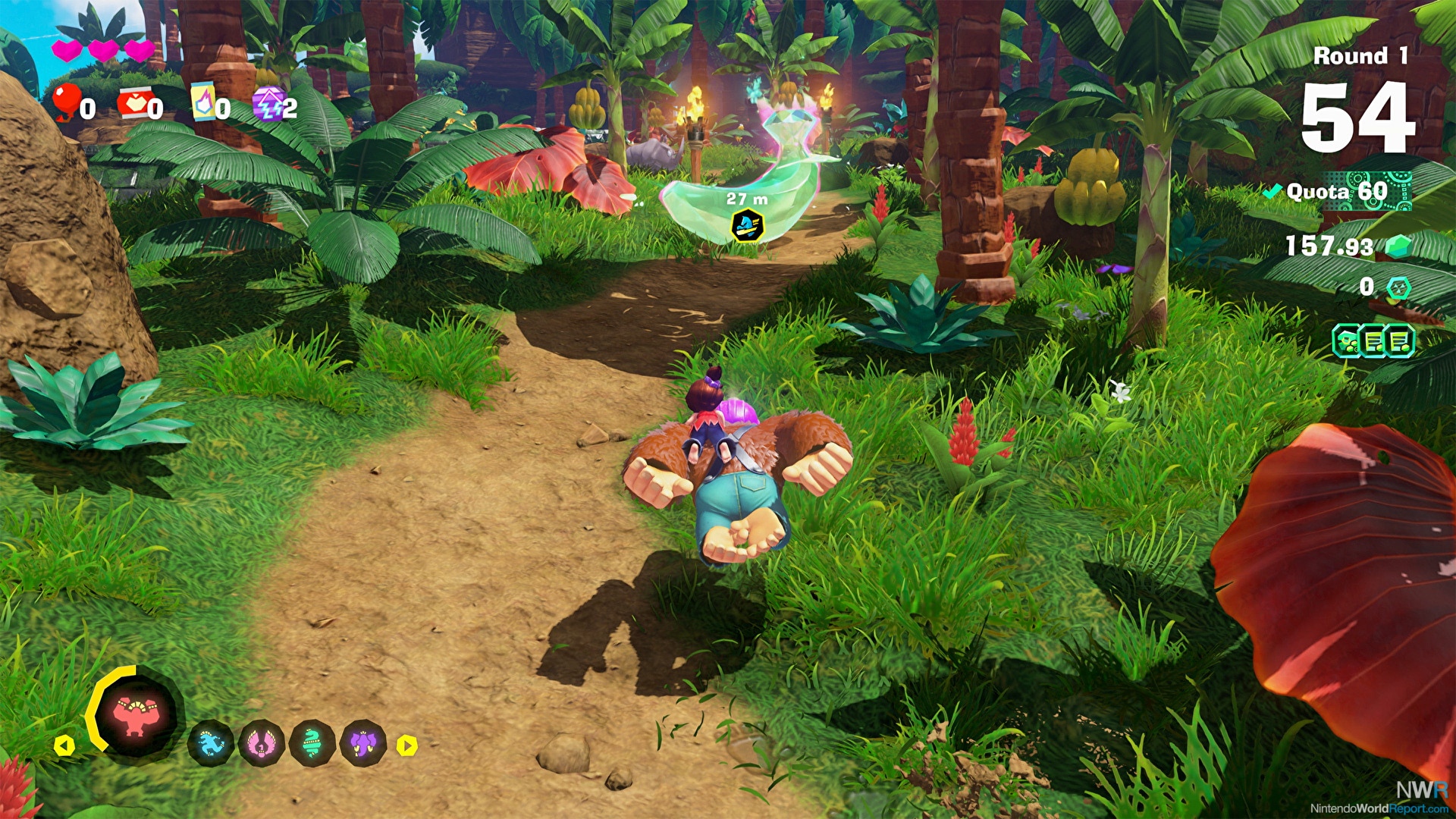Click the heart jar item icon
The height and width of the screenshot is (819, 1456).
[x=135, y=103]
